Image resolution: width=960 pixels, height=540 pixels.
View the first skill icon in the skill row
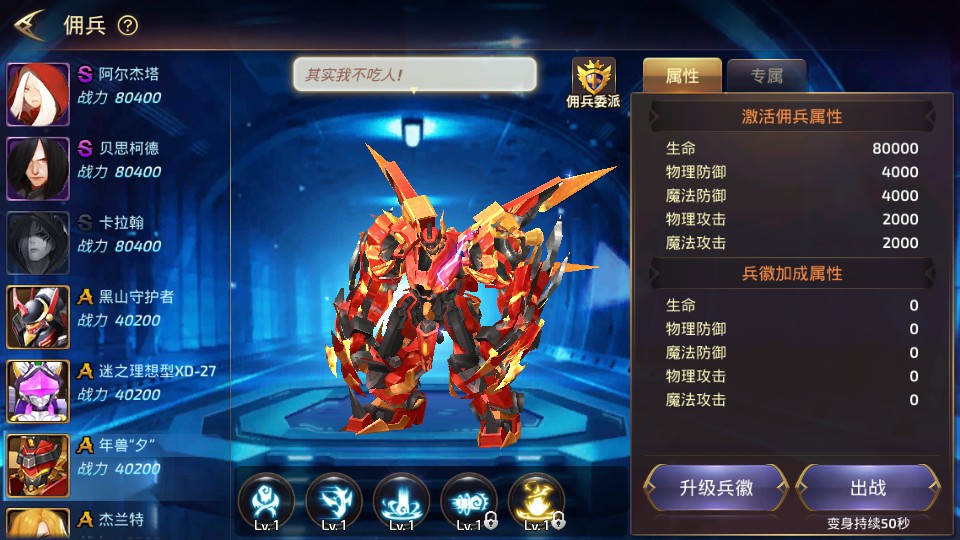[266, 500]
